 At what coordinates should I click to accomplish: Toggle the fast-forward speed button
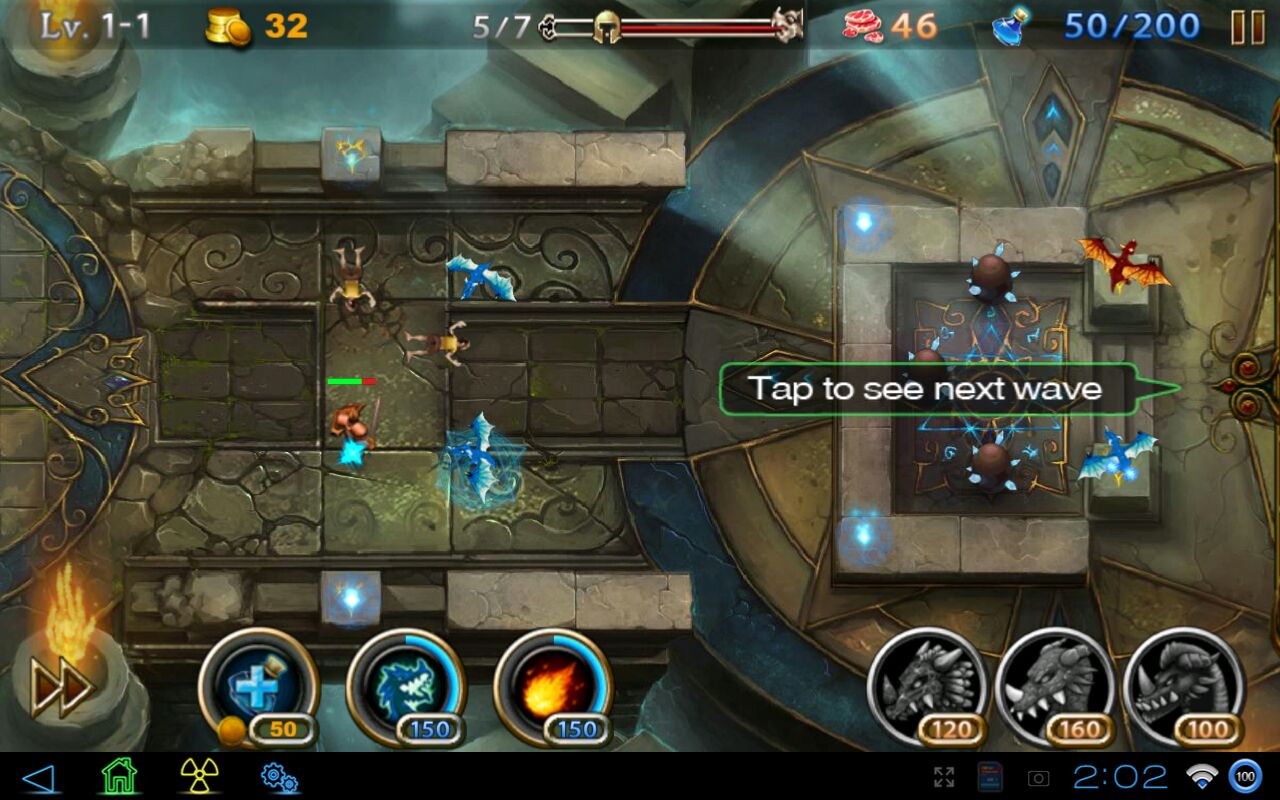point(62,687)
